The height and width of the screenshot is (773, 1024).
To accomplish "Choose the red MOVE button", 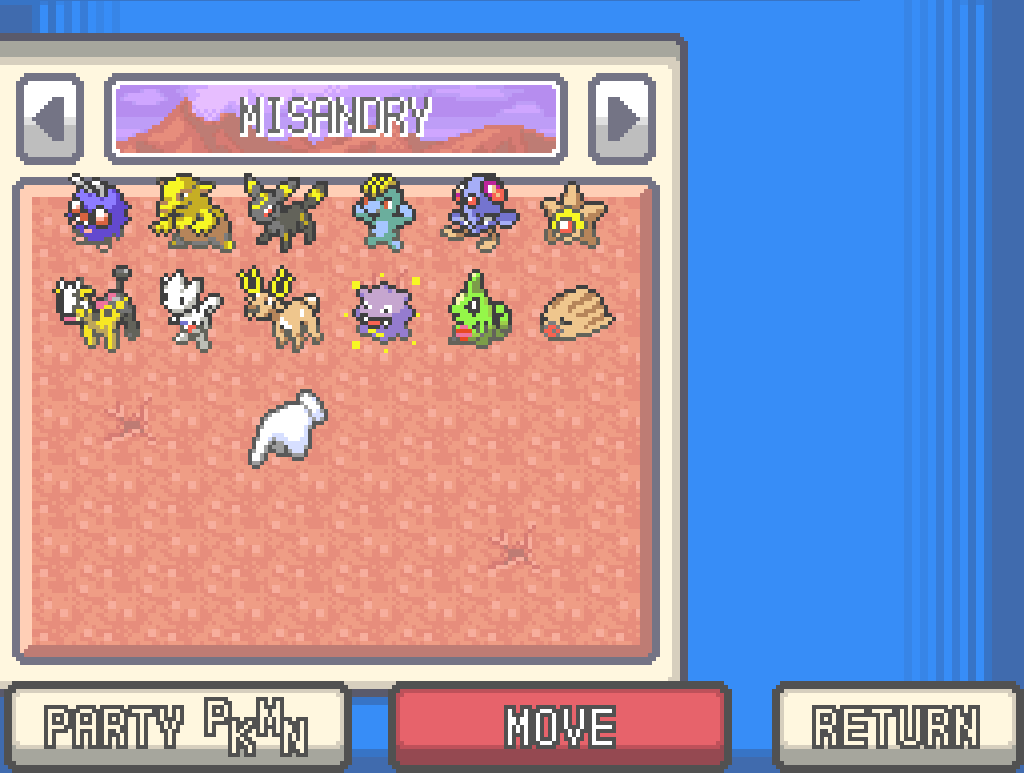I will [x=560, y=727].
